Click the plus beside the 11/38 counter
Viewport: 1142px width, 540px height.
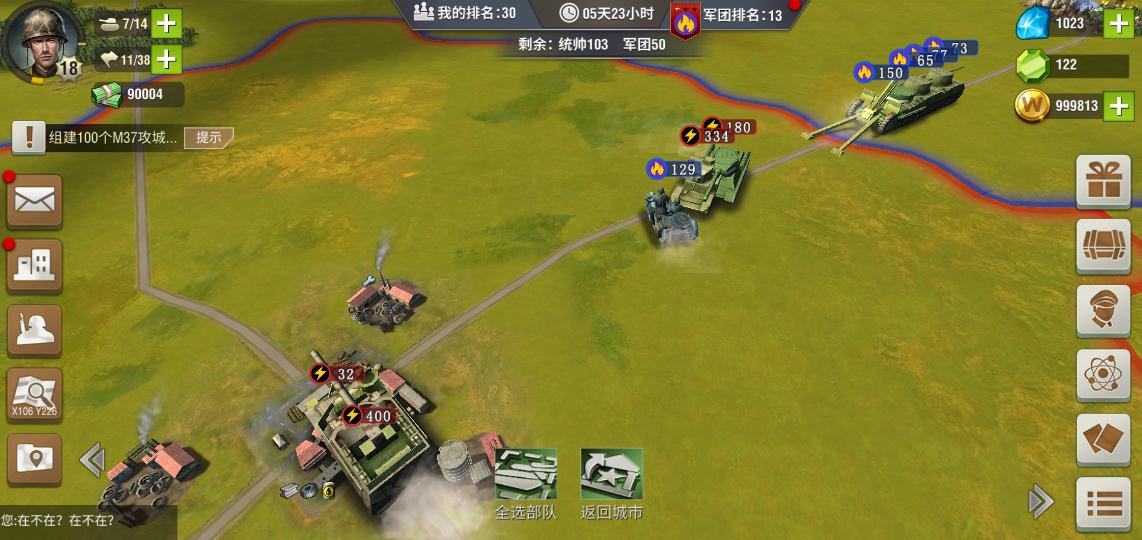tap(166, 59)
